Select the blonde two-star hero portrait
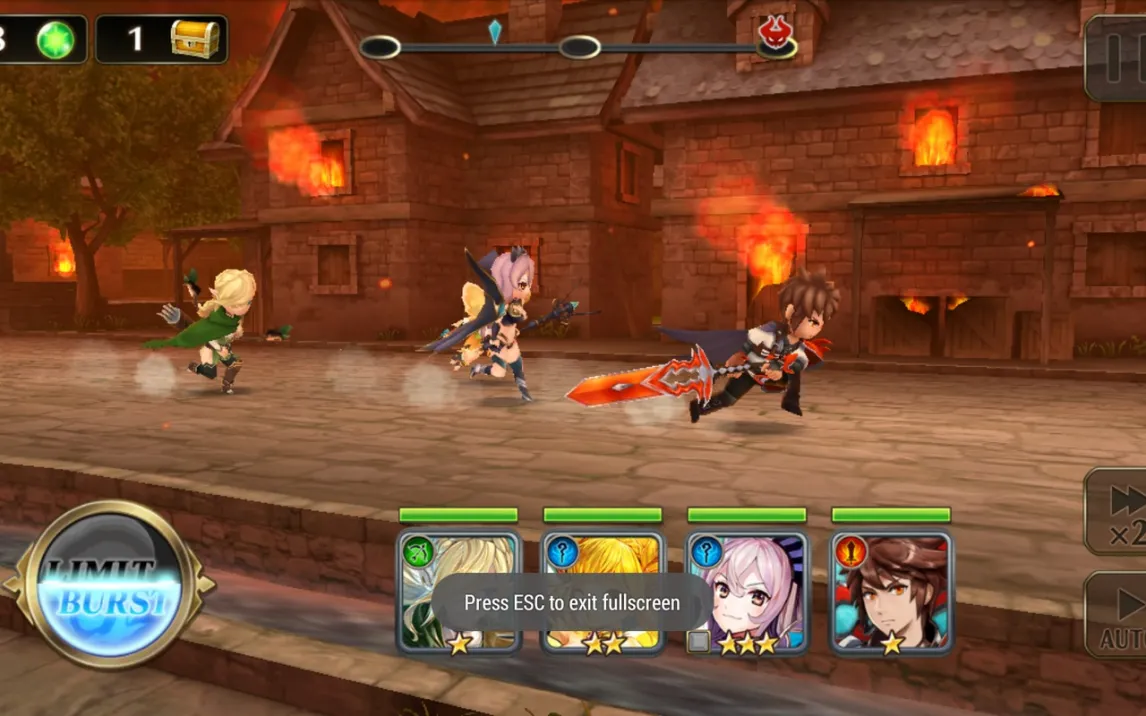The width and height of the screenshot is (1146, 716). tap(603, 591)
